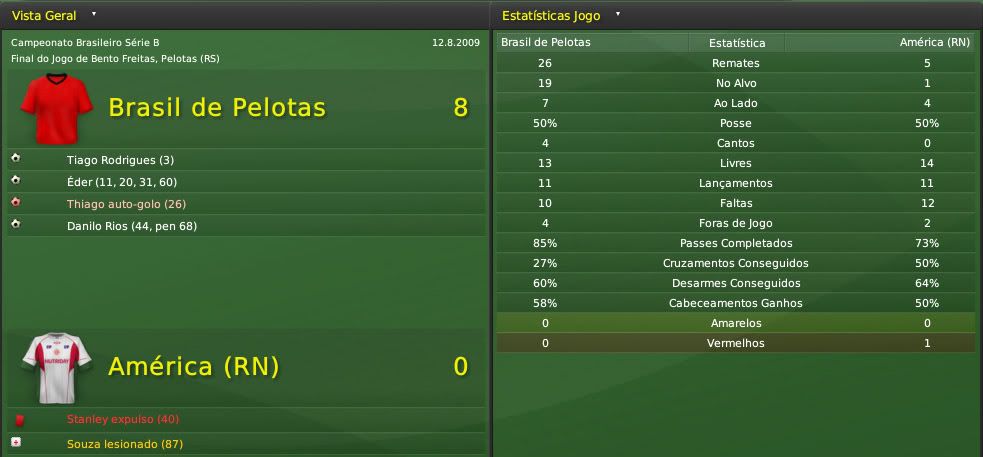
Task: Click the Estatística column header
Action: [737, 43]
